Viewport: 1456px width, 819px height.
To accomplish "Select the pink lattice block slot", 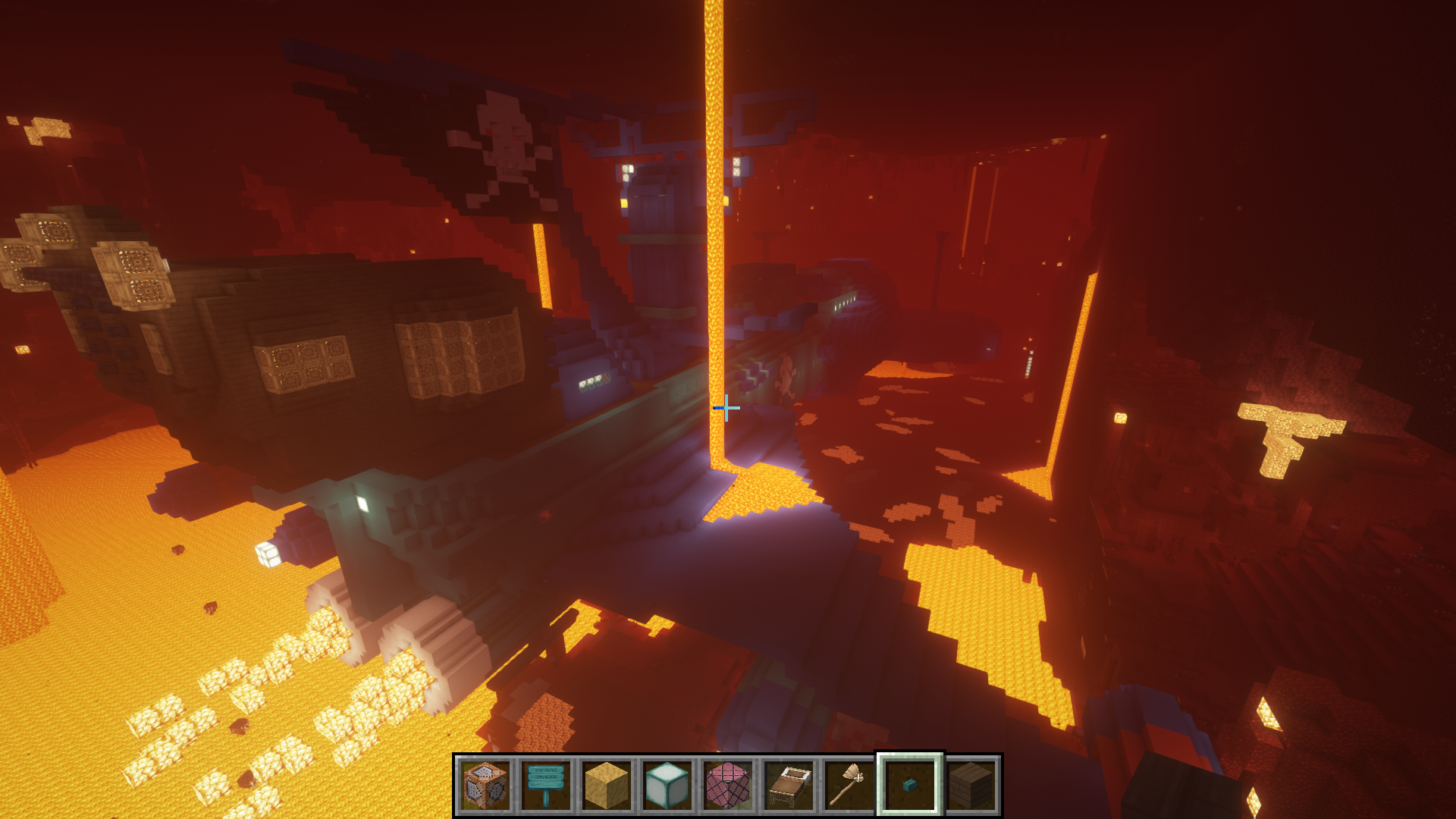I will pos(728,786).
